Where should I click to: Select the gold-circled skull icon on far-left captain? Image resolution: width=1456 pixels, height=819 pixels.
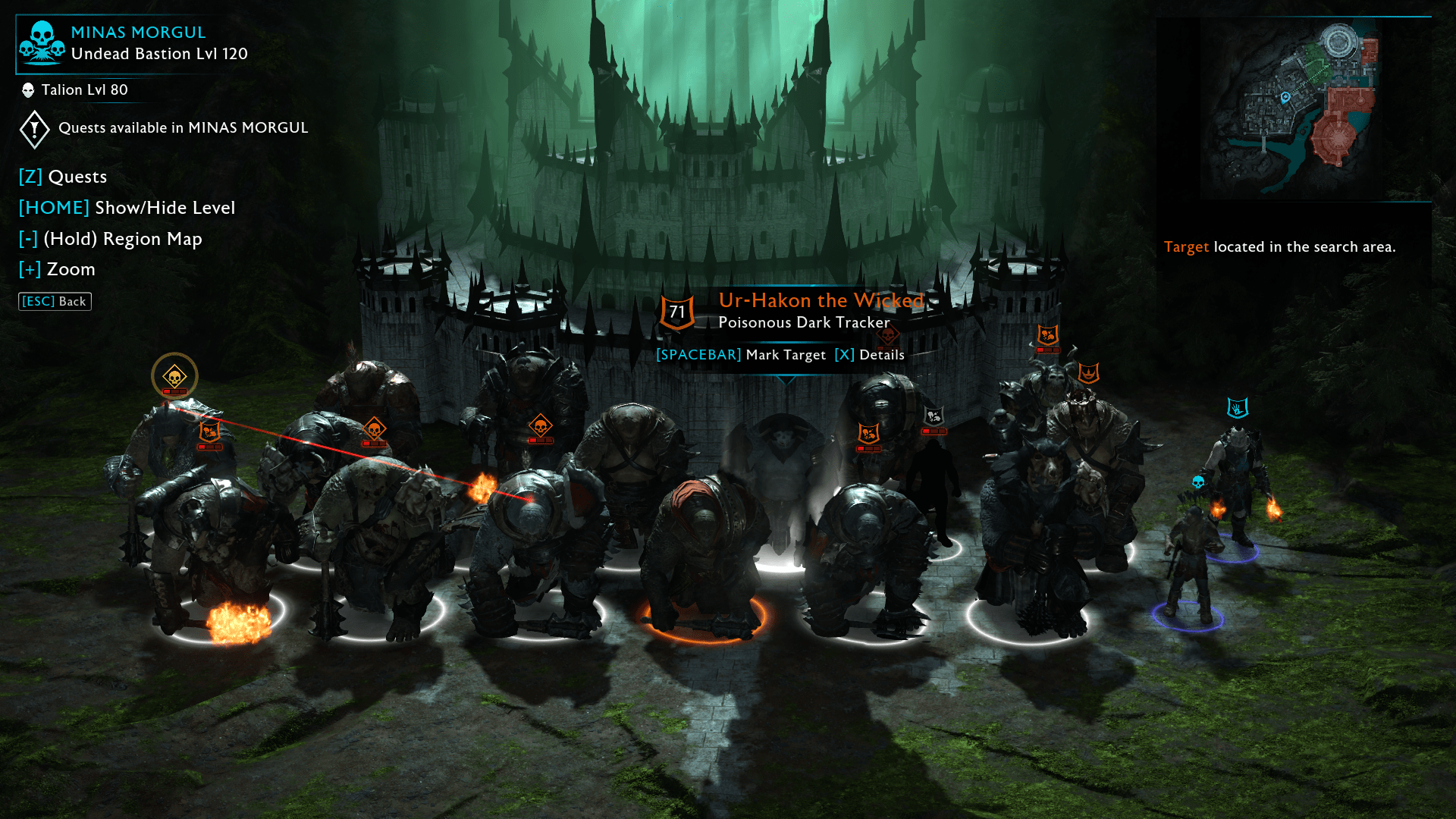(x=175, y=376)
